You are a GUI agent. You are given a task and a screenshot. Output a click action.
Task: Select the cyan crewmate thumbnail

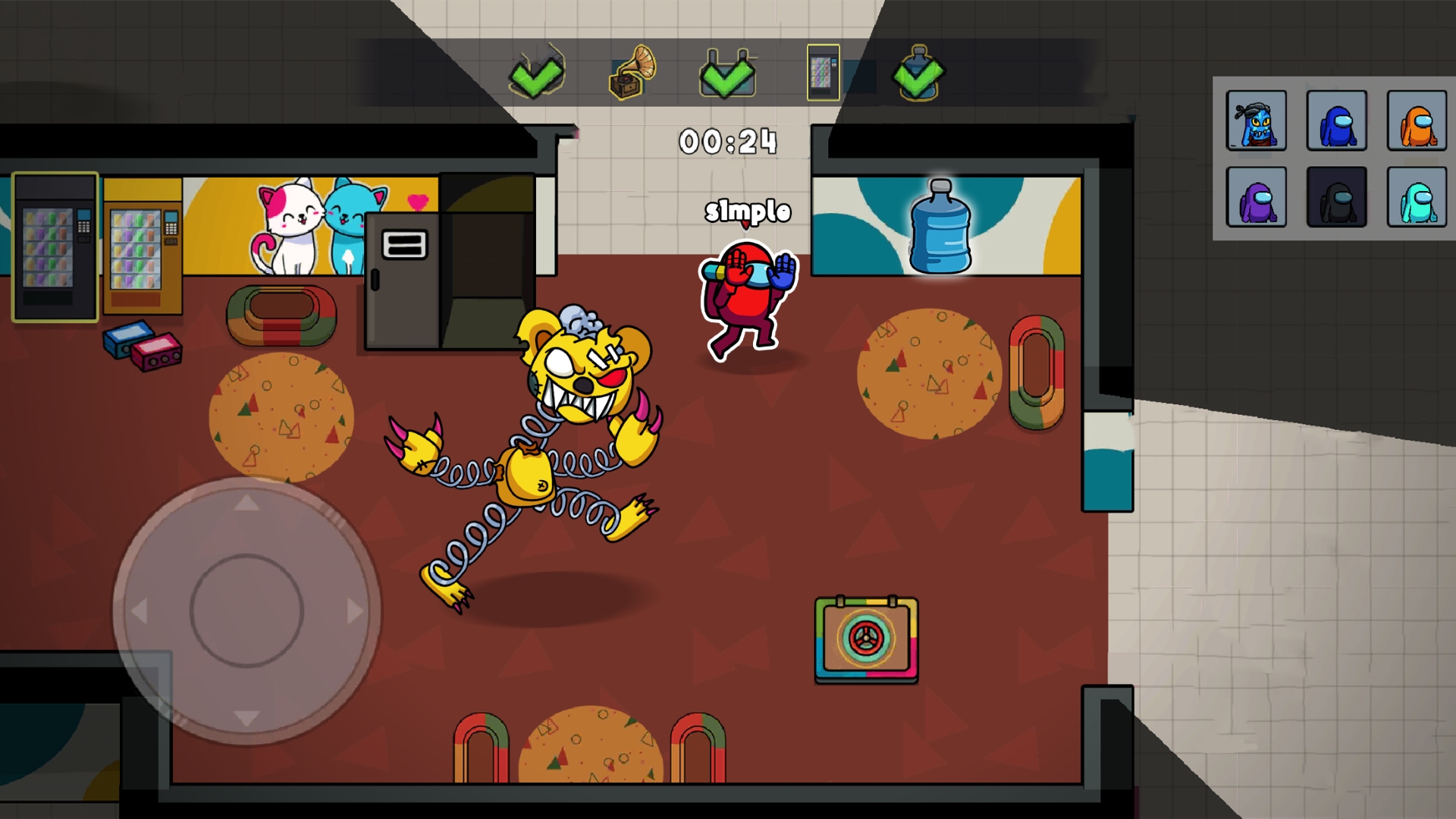coord(1417,199)
